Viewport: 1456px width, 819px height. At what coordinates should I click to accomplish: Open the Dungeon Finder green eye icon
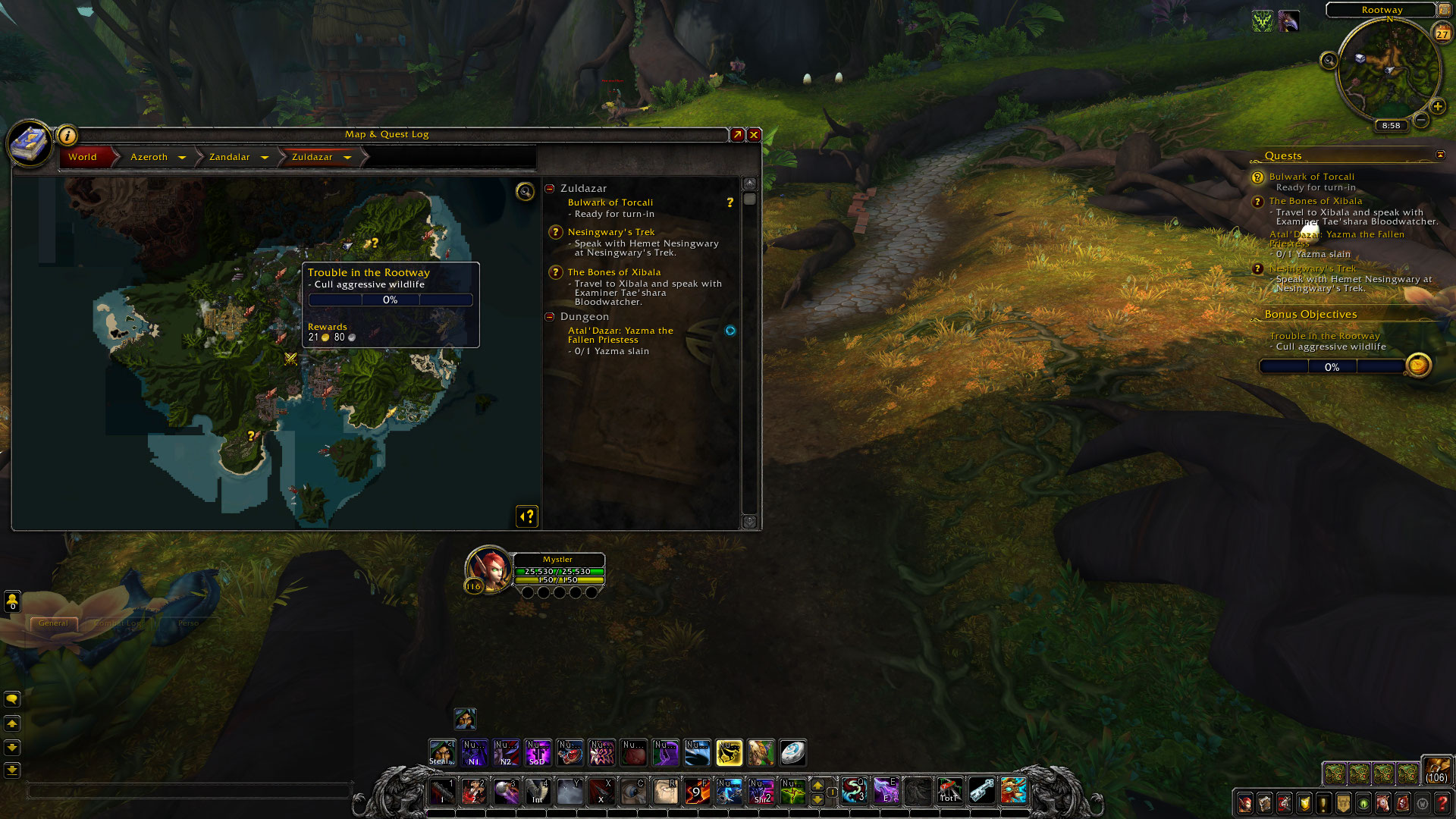[x=1363, y=804]
